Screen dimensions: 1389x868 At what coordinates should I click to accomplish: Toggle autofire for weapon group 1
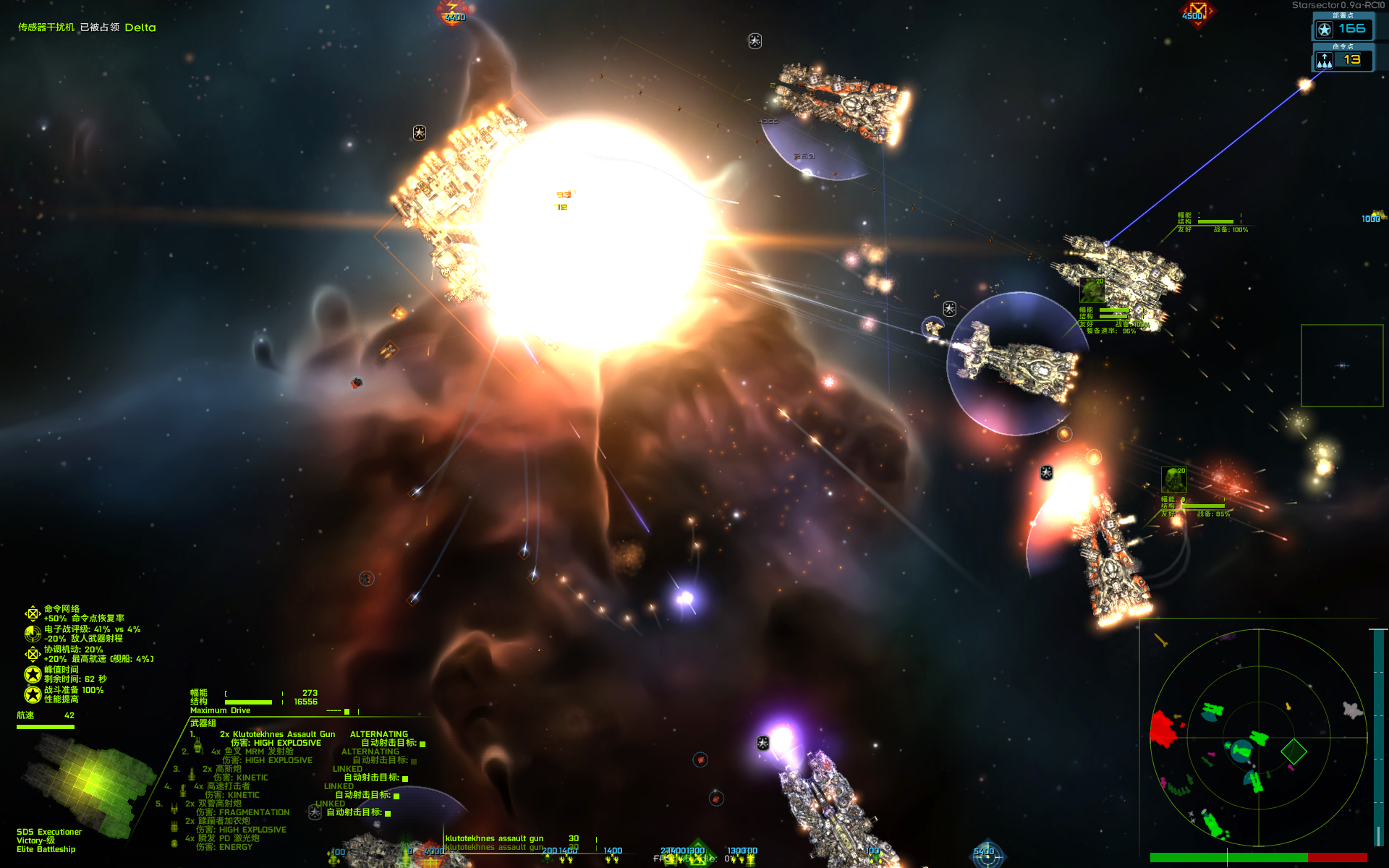[x=423, y=743]
